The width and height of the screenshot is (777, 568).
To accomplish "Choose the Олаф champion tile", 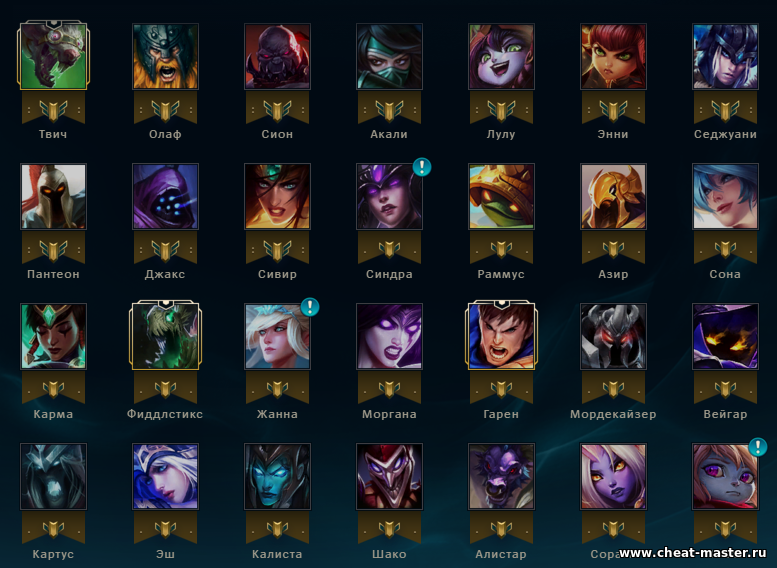I will tap(165, 57).
